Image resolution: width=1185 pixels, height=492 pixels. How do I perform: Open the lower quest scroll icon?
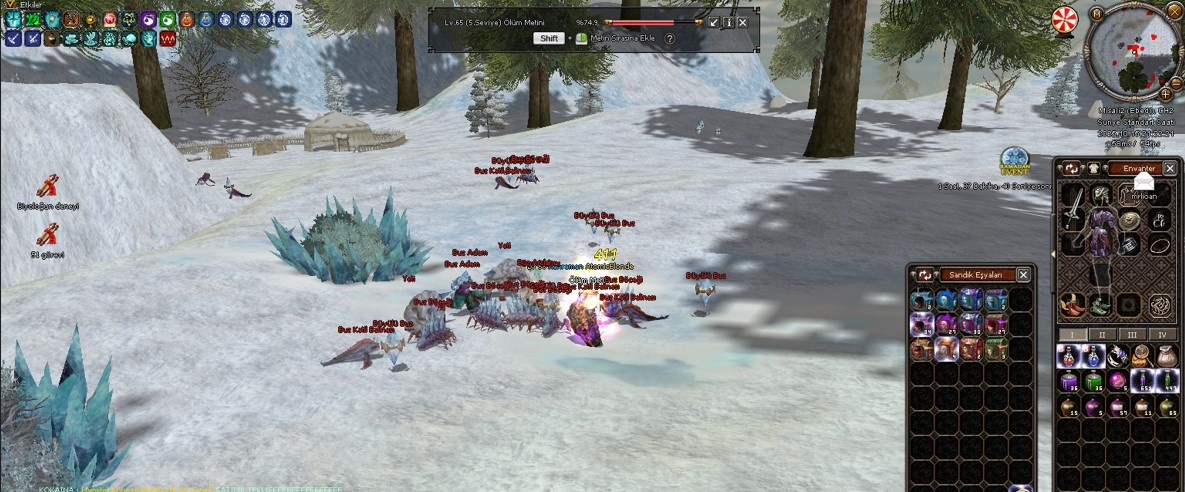click(x=47, y=236)
